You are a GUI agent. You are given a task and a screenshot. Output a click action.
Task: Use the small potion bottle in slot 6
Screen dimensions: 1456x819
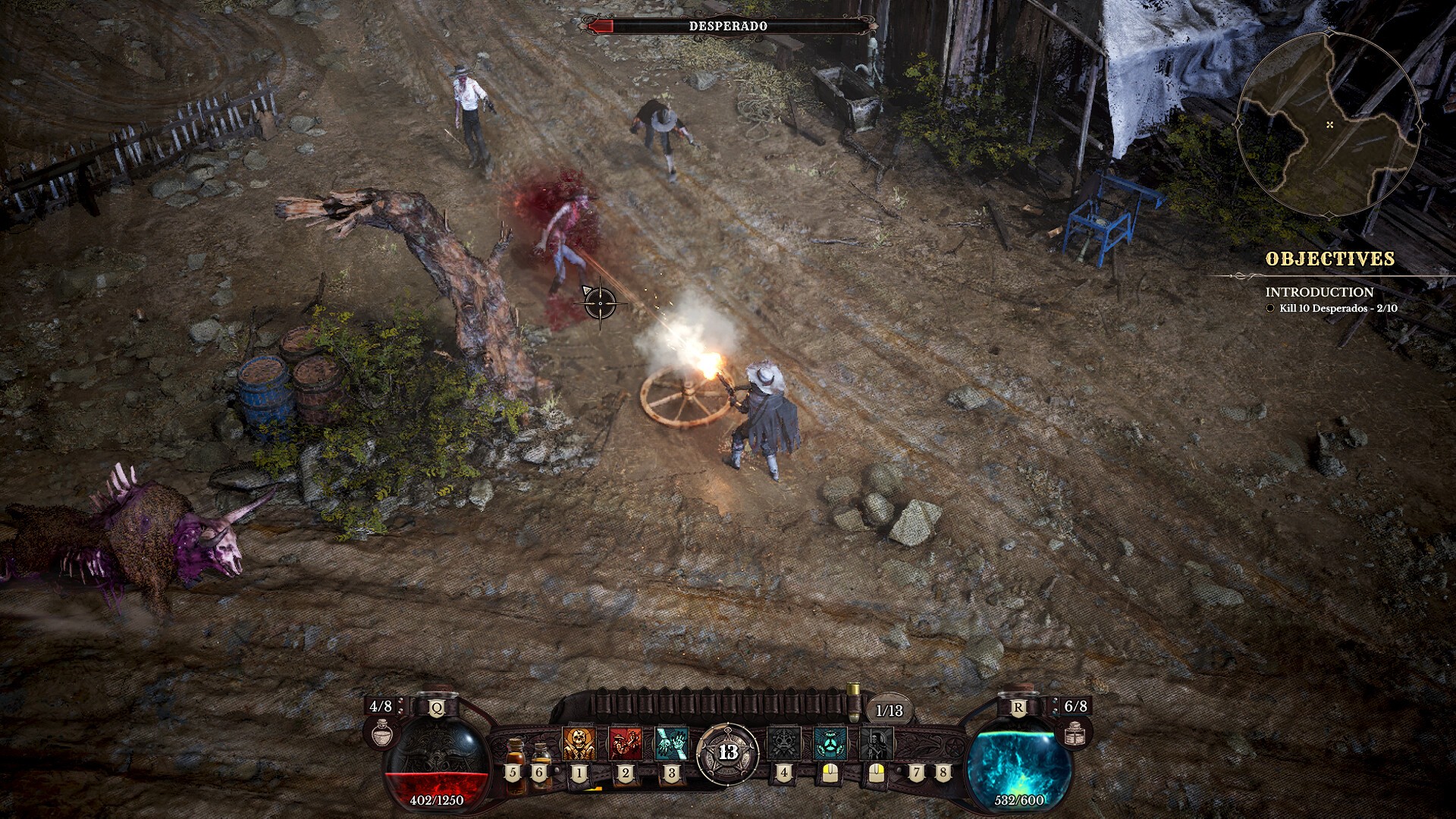pos(541,756)
